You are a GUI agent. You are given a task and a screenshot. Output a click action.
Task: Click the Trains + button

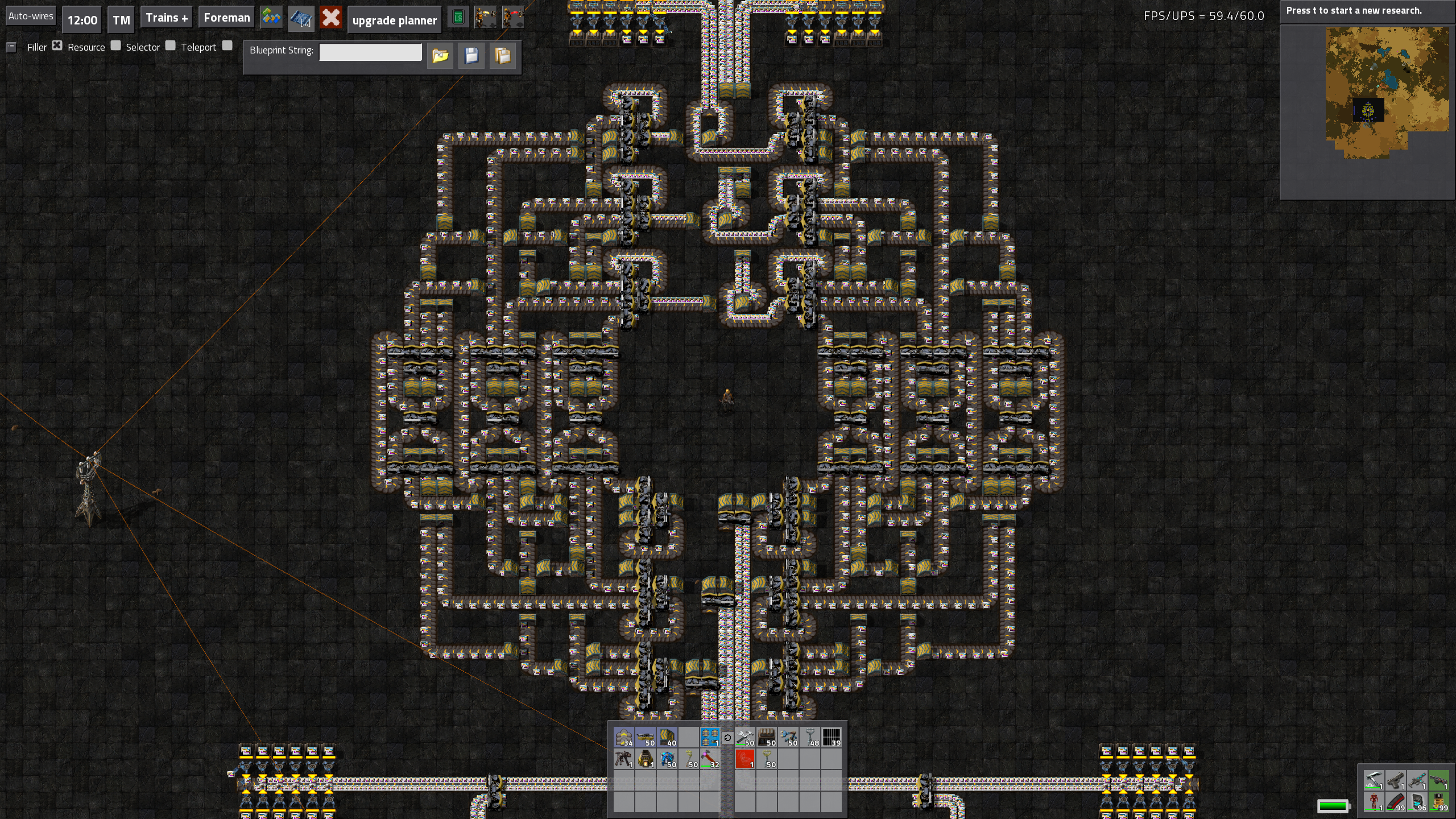pos(167,18)
